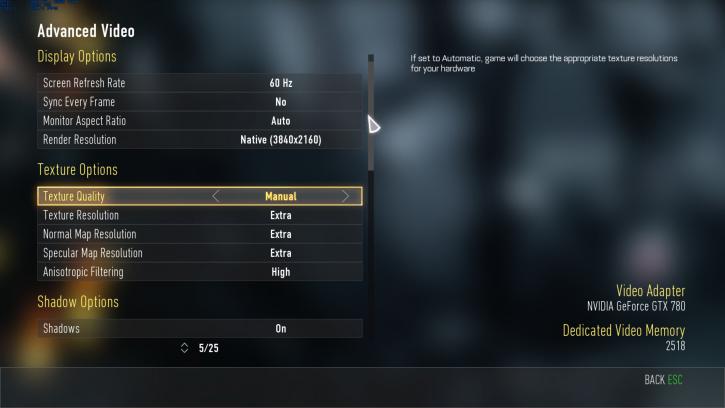This screenshot has width=725, height=408.
Task: Select the Screen Refresh Rate row
Action: tap(200, 83)
